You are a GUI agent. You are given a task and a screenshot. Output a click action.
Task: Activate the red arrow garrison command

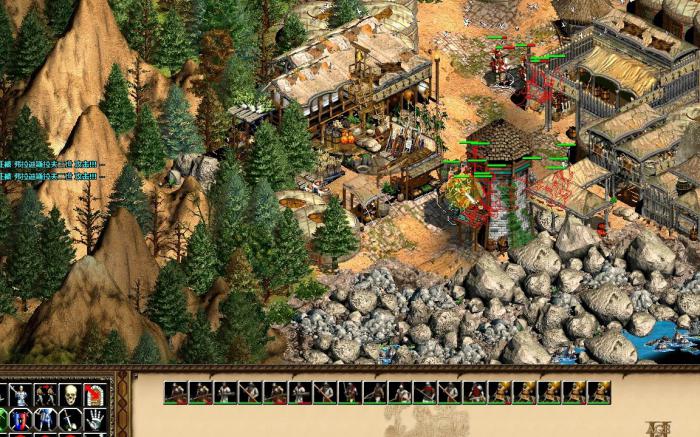point(94,394)
